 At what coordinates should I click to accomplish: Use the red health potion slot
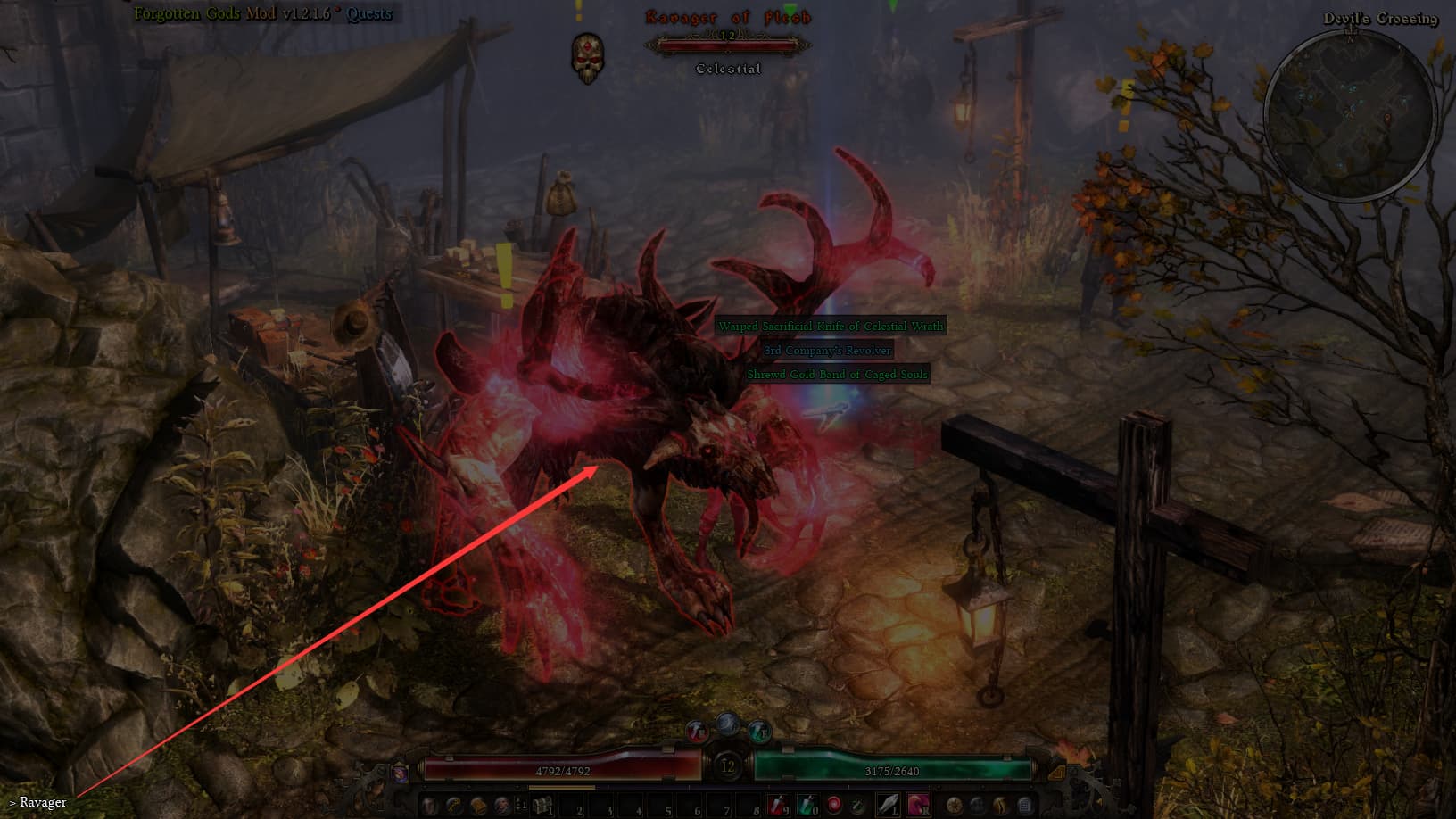click(777, 806)
